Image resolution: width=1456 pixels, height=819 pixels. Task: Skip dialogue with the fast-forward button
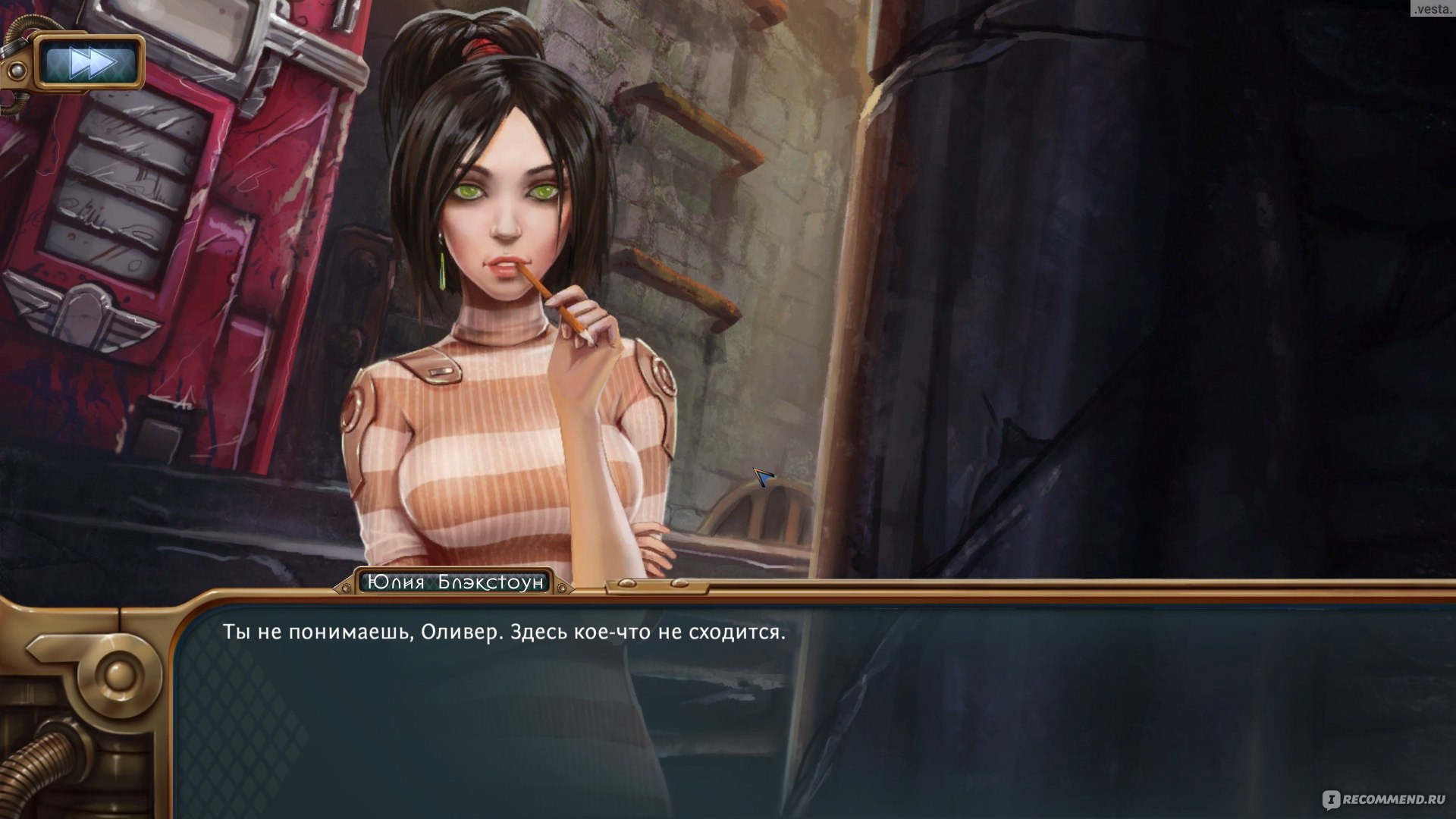[91, 63]
